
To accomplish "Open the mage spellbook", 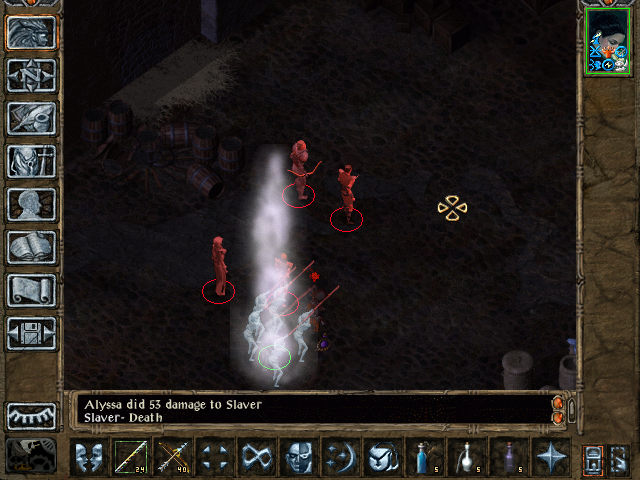I will point(31,247).
